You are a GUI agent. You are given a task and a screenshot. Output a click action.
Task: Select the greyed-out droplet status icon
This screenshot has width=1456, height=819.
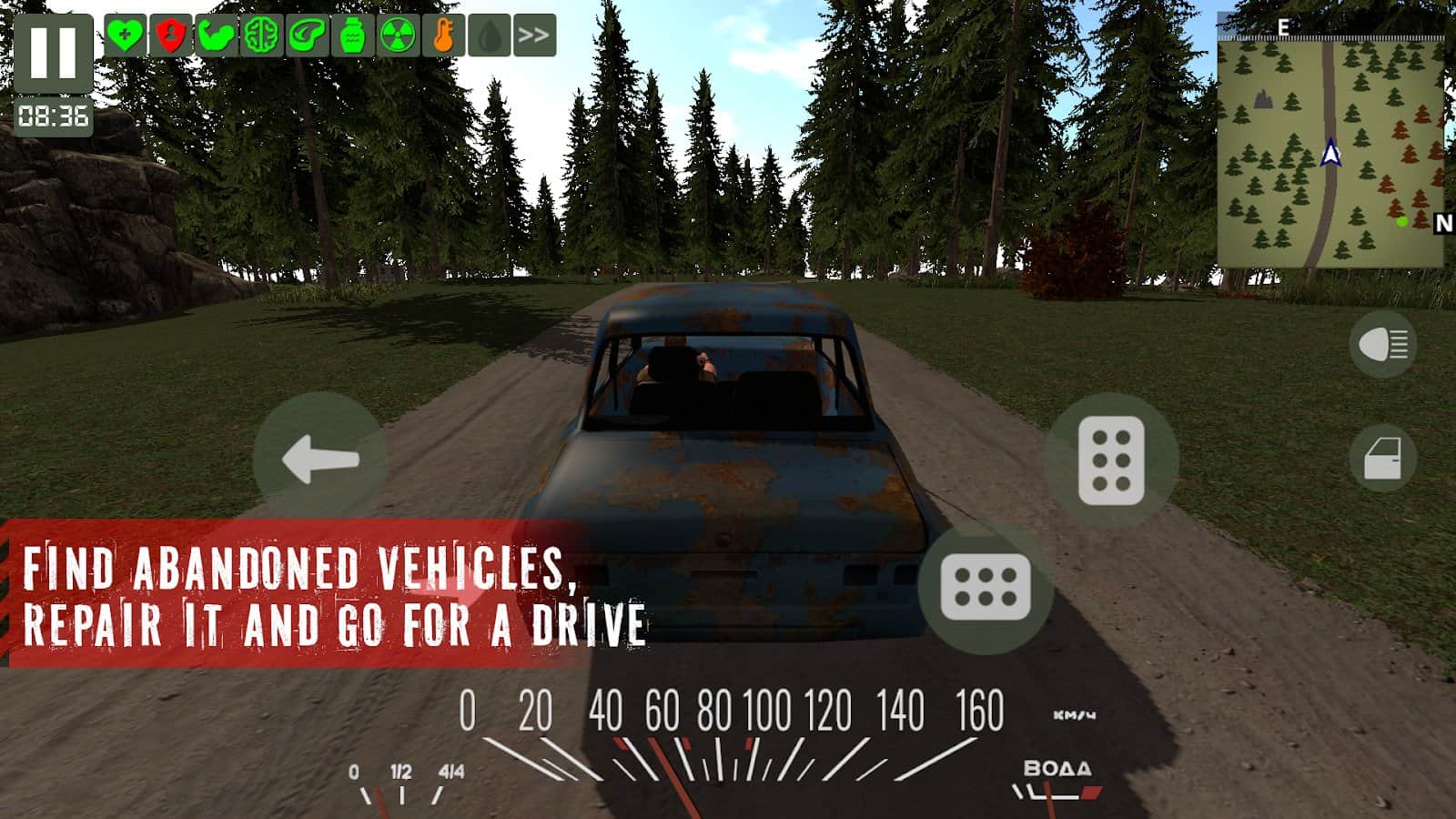pos(489,35)
